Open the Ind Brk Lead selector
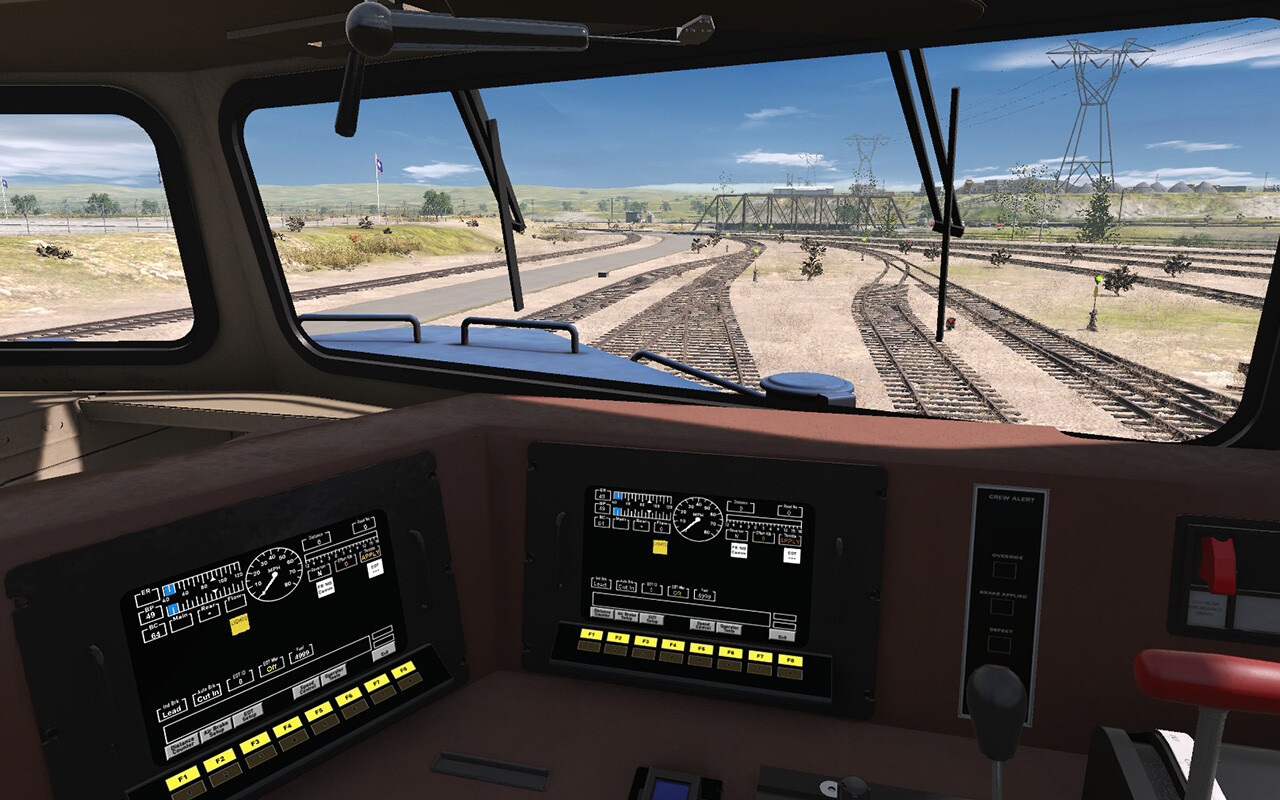The image size is (1280, 800). click(173, 709)
